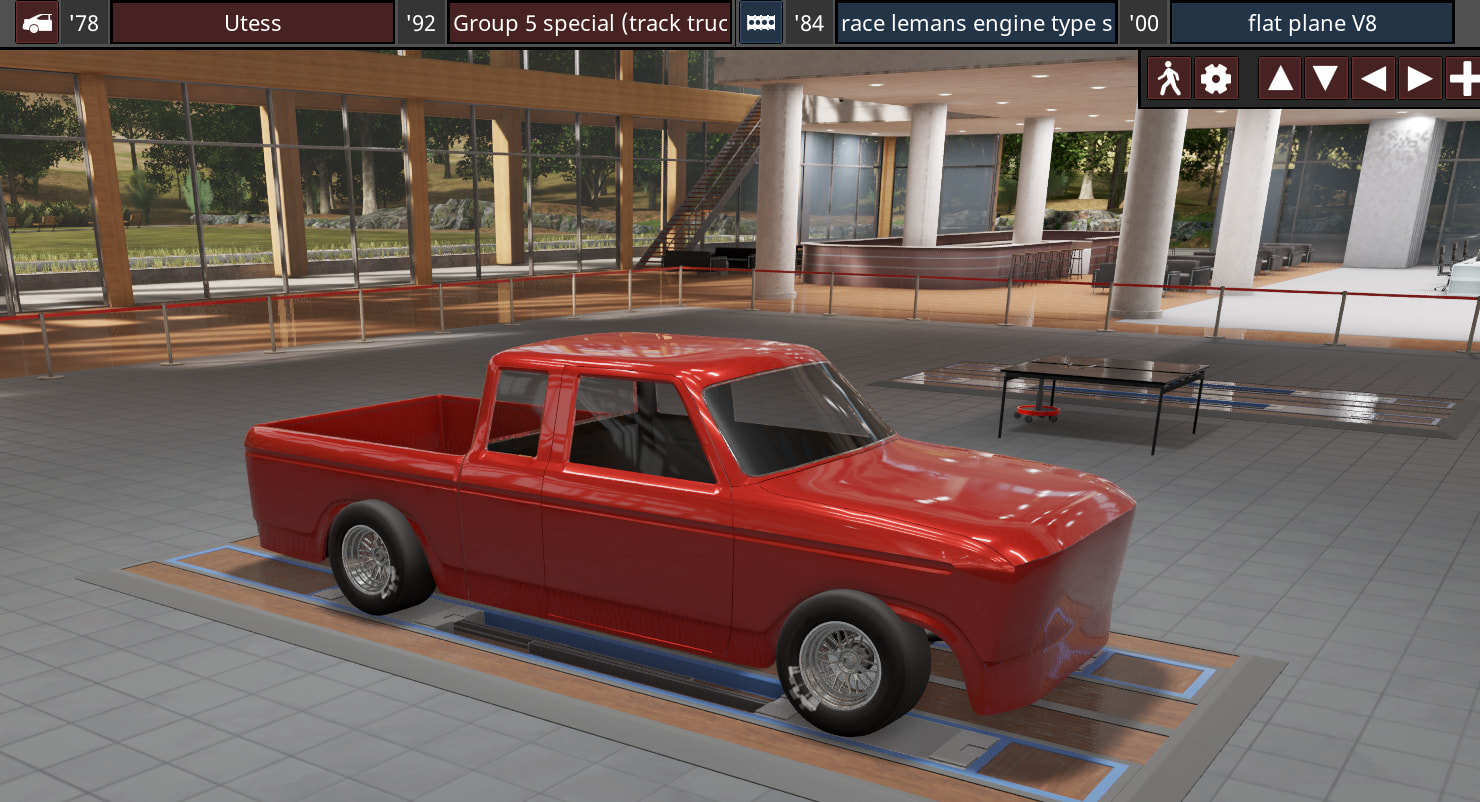
Task: Click the plus button in camera controls
Action: tap(1463, 78)
